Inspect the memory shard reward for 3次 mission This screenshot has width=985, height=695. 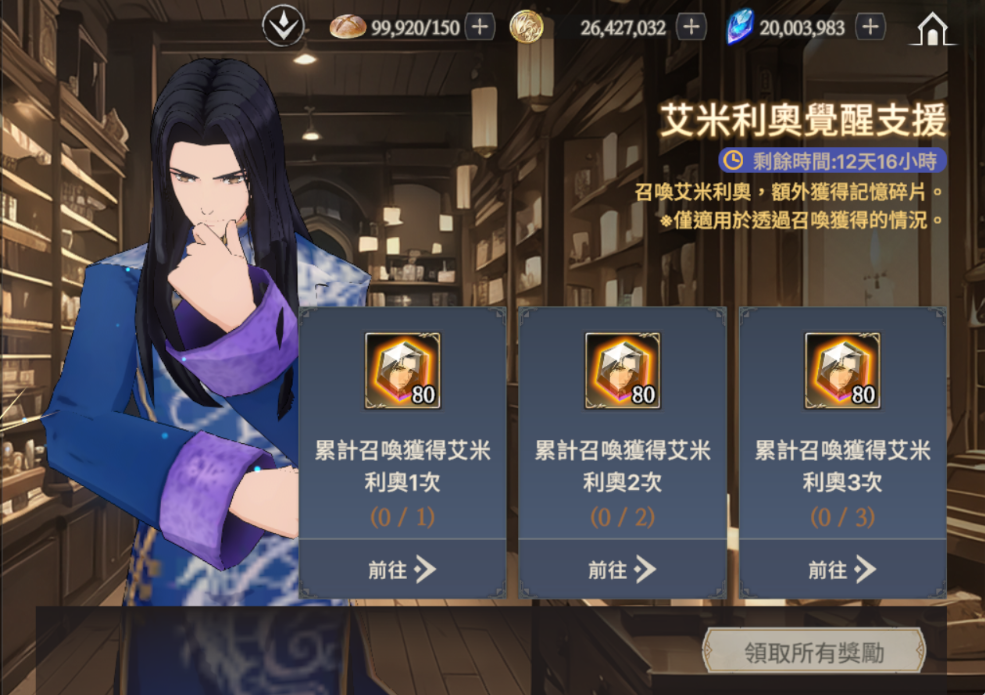coord(842,371)
